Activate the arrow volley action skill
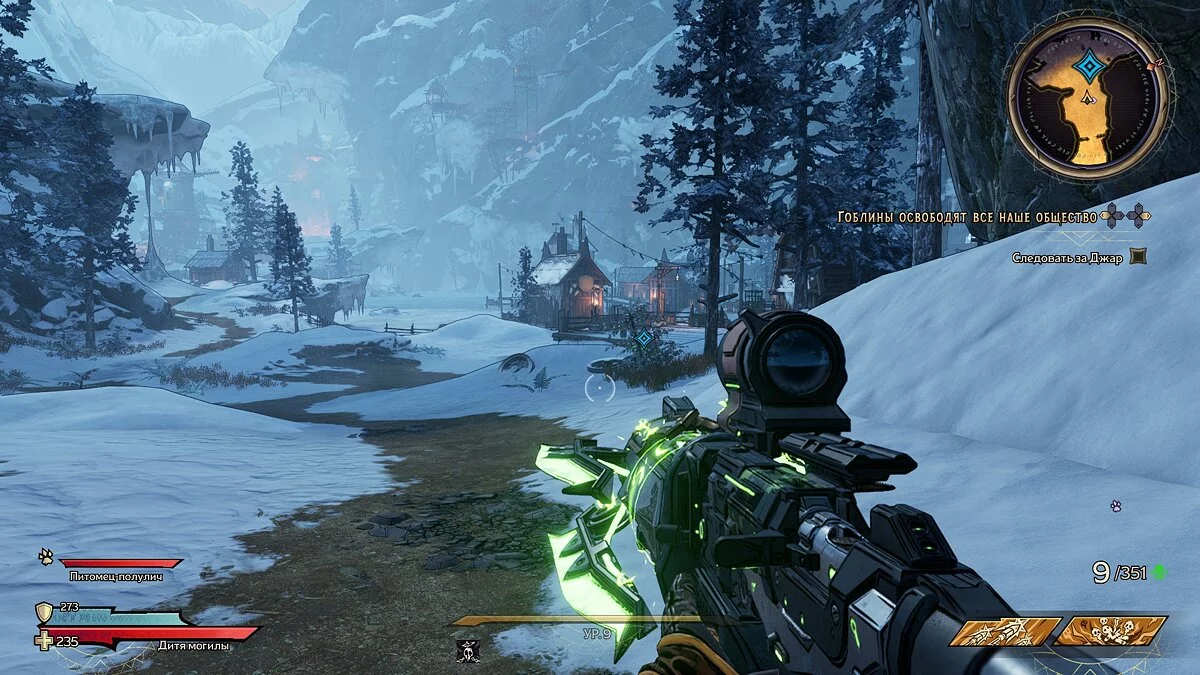The image size is (1200, 675). click(x=1004, y=632)
